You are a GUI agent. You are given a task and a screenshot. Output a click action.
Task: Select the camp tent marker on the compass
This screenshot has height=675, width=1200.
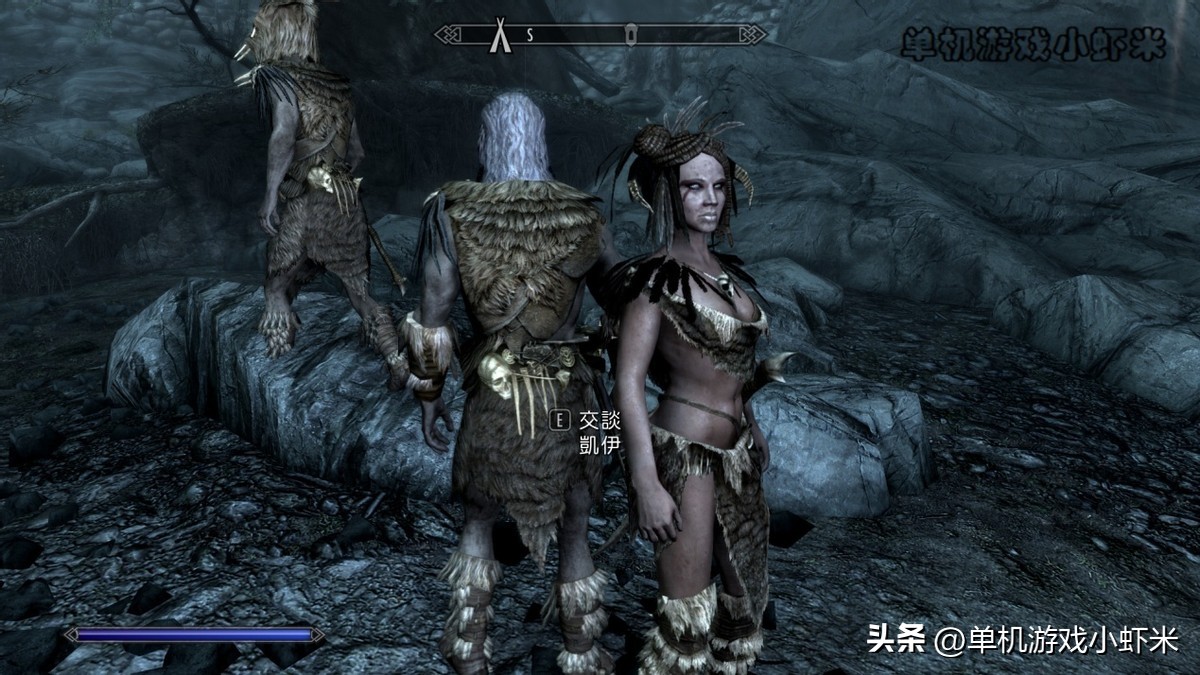[497, 35]
